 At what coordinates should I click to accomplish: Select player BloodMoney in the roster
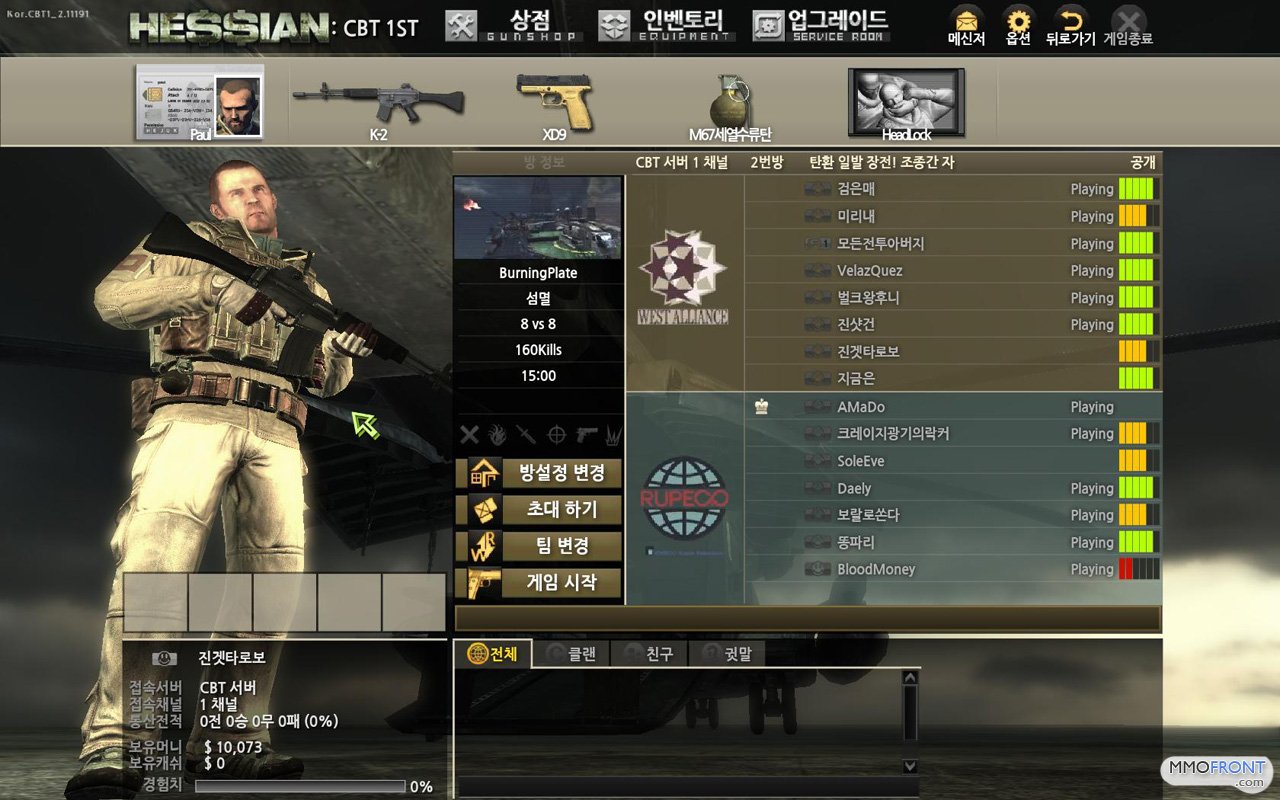[875, 570]
